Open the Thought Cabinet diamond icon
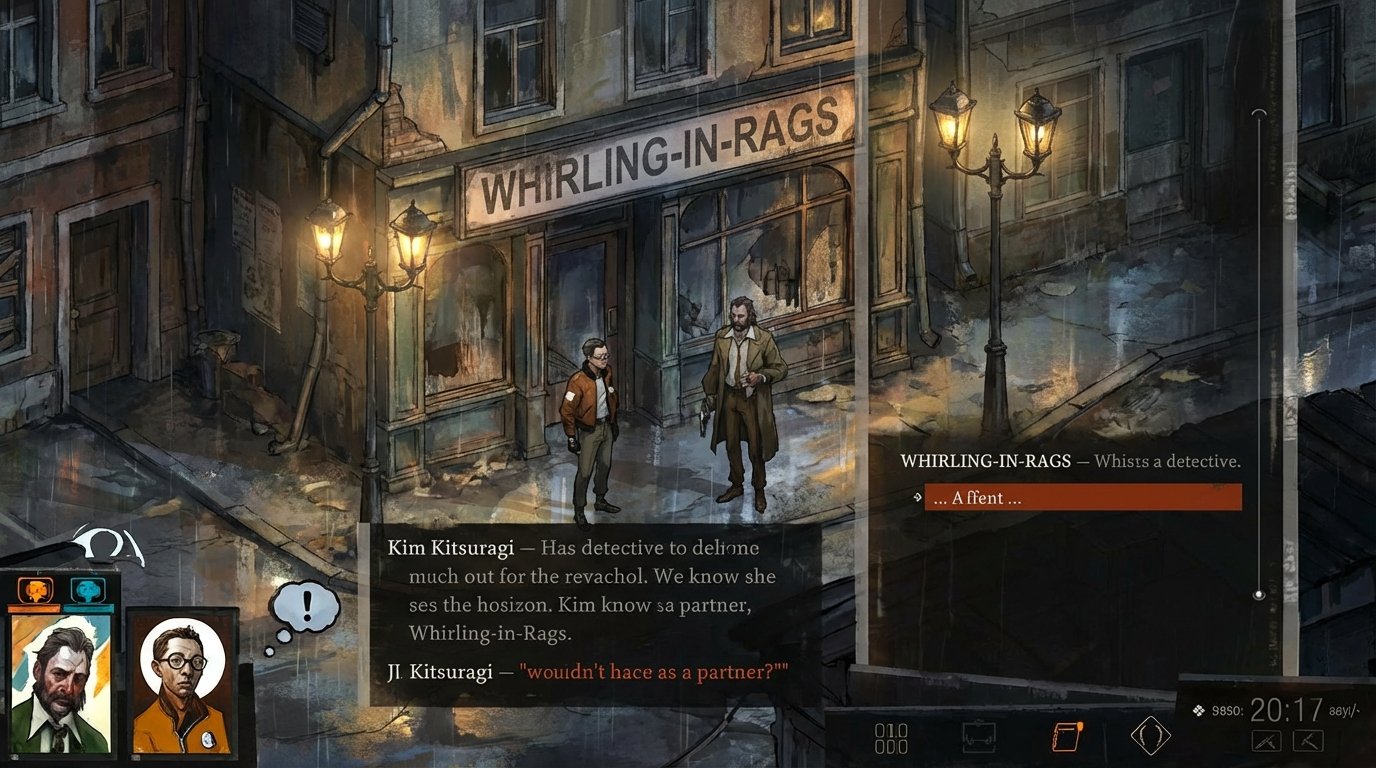Image resolution: width=1376 pixels, height=768 pixels. tap(1150, 733)
